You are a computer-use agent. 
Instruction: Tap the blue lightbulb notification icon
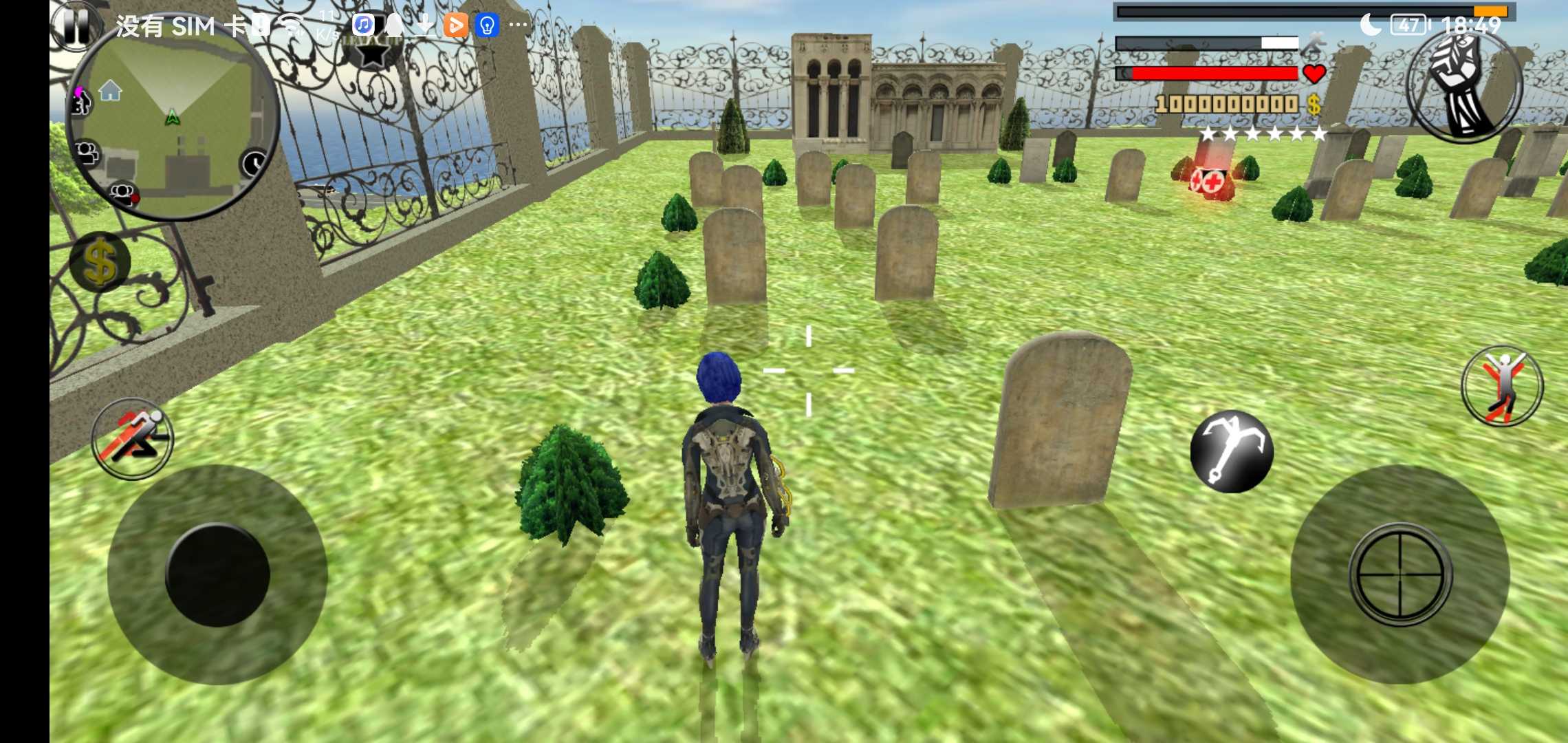tap(487, 25)
